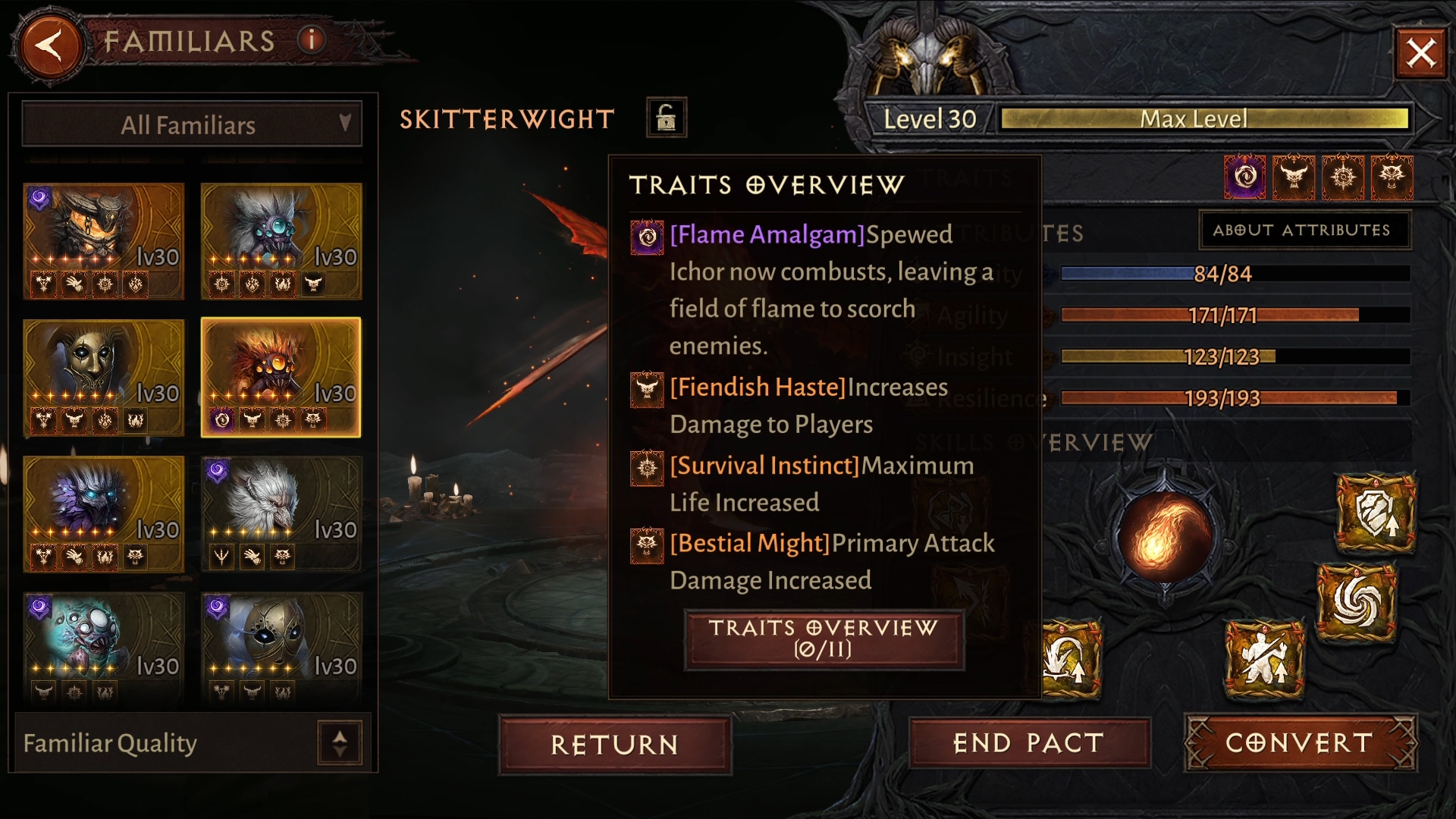Choose End Pact
1456x819 pixels.
point(1029,742)
